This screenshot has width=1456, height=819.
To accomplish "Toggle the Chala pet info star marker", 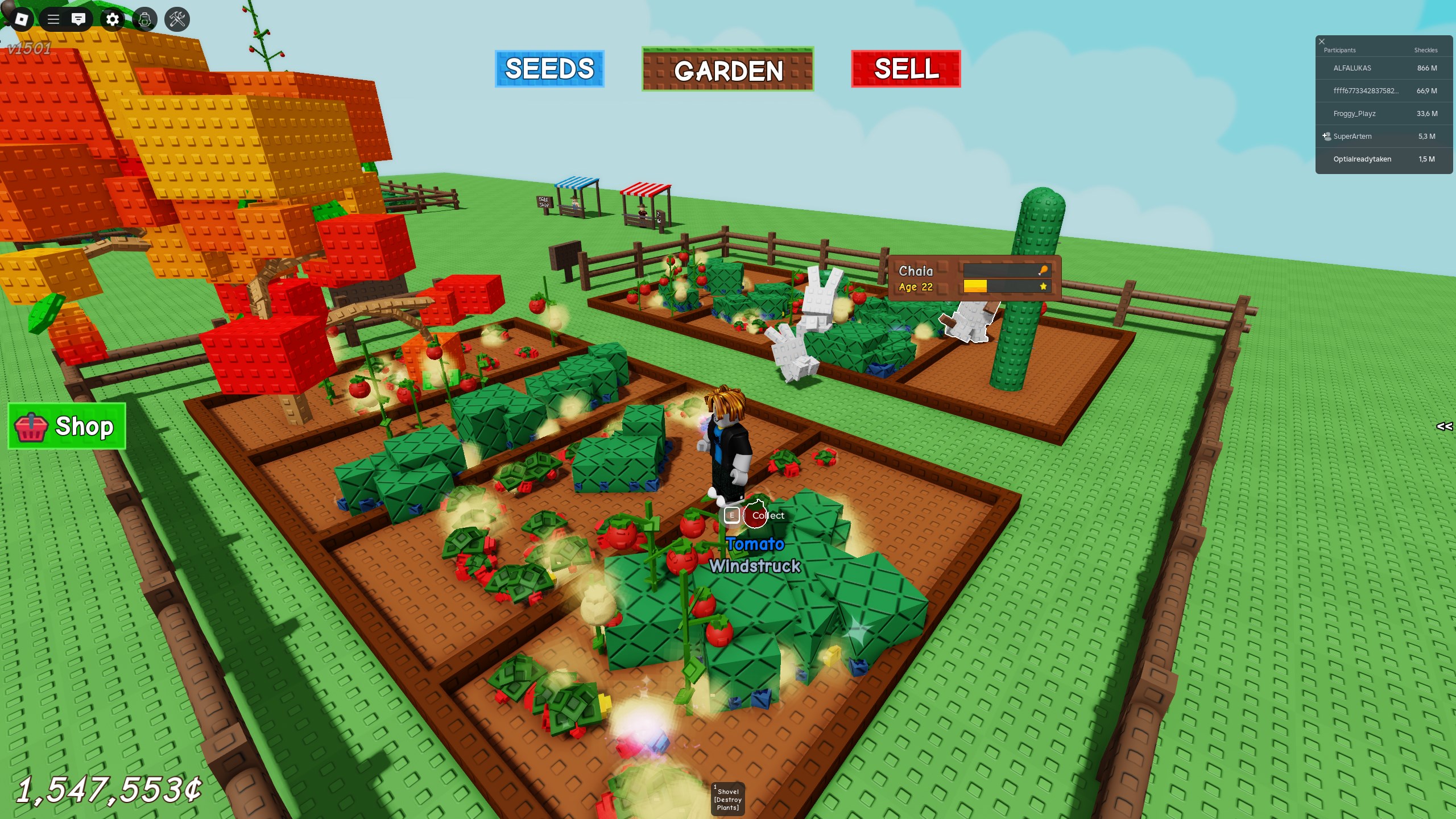I will [1043, 287].
